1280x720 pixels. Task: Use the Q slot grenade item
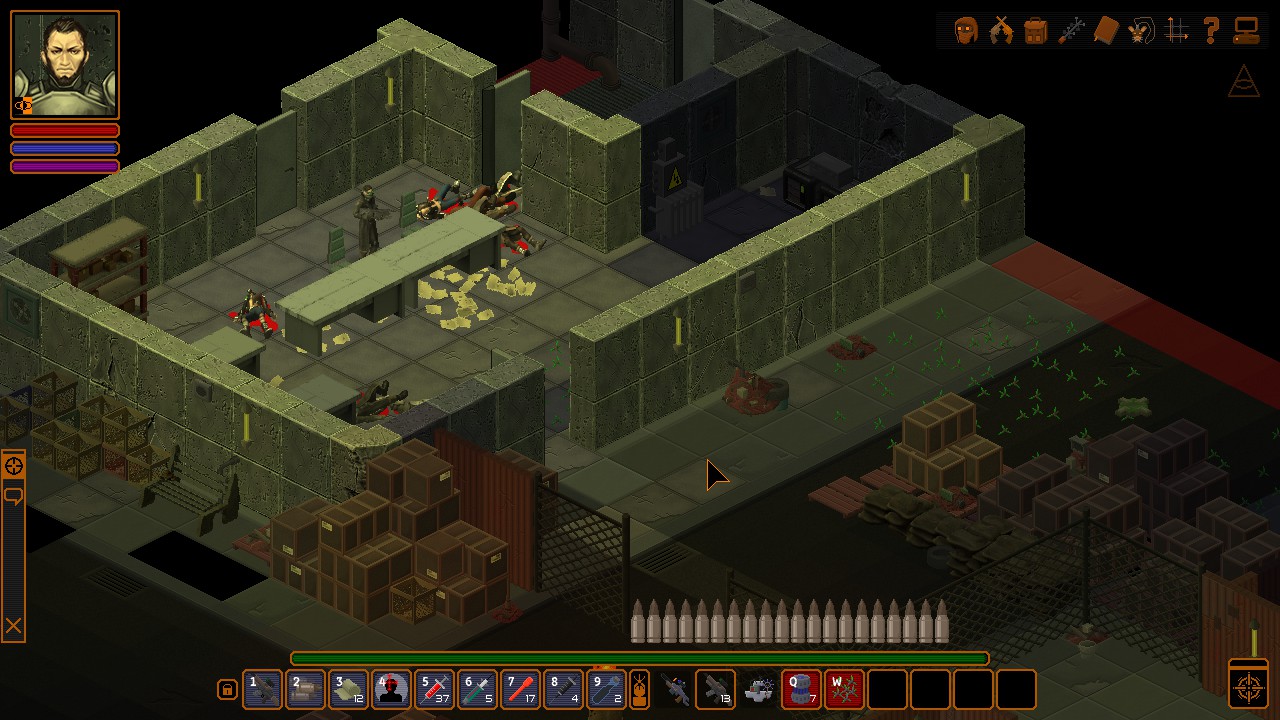(x=801, y=690)
